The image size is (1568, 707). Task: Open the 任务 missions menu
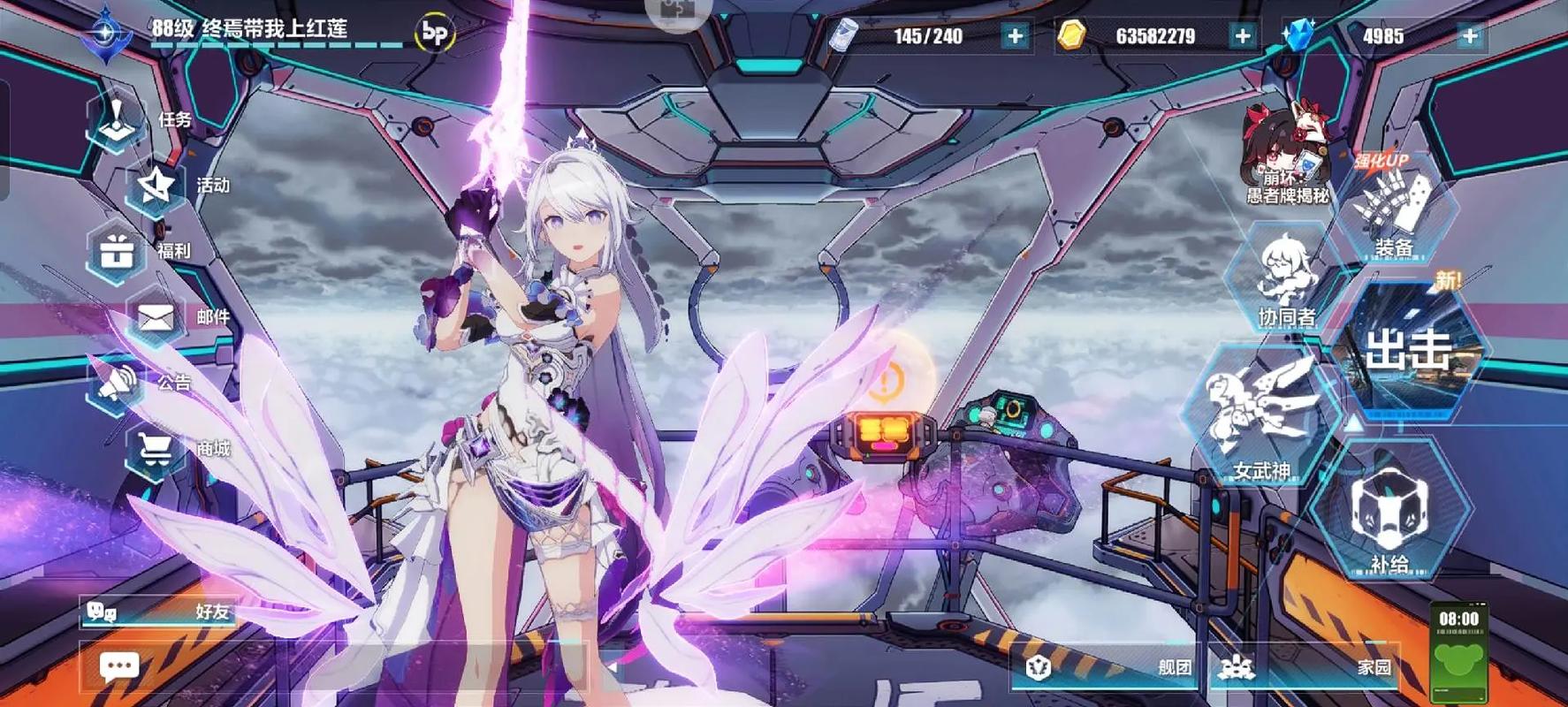point(119,120)
